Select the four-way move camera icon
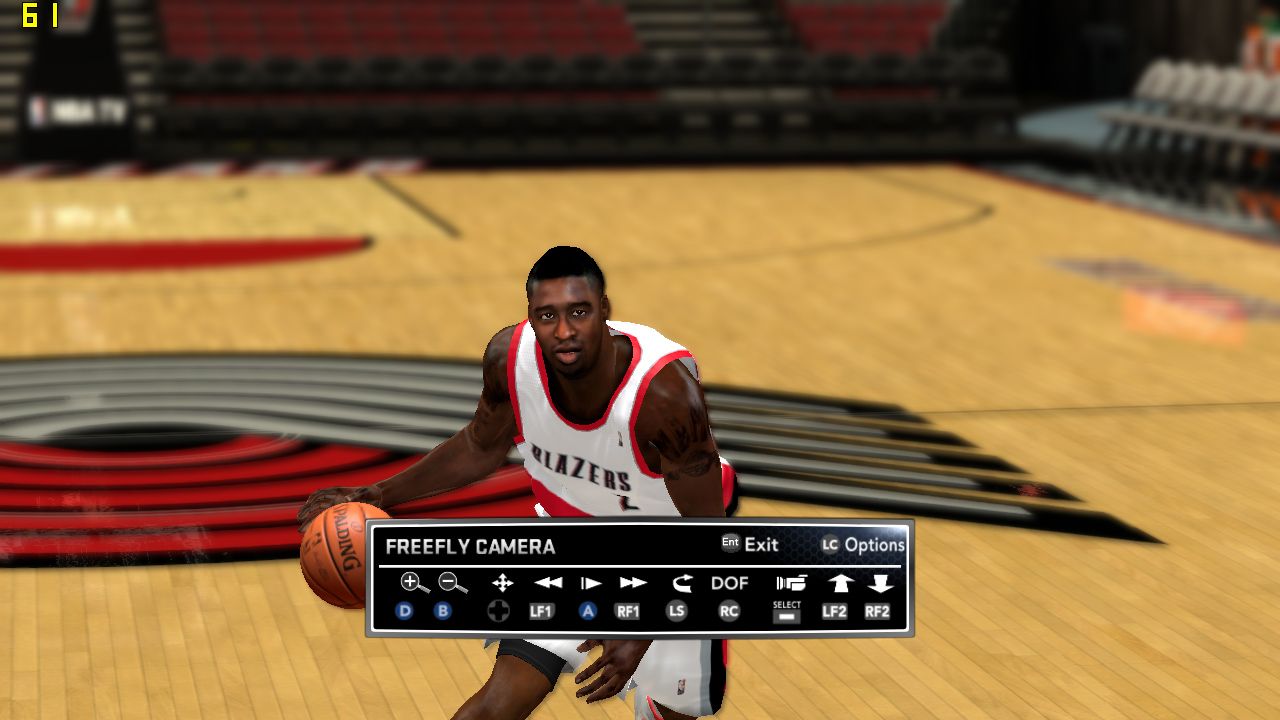 (x=502, y=582)
